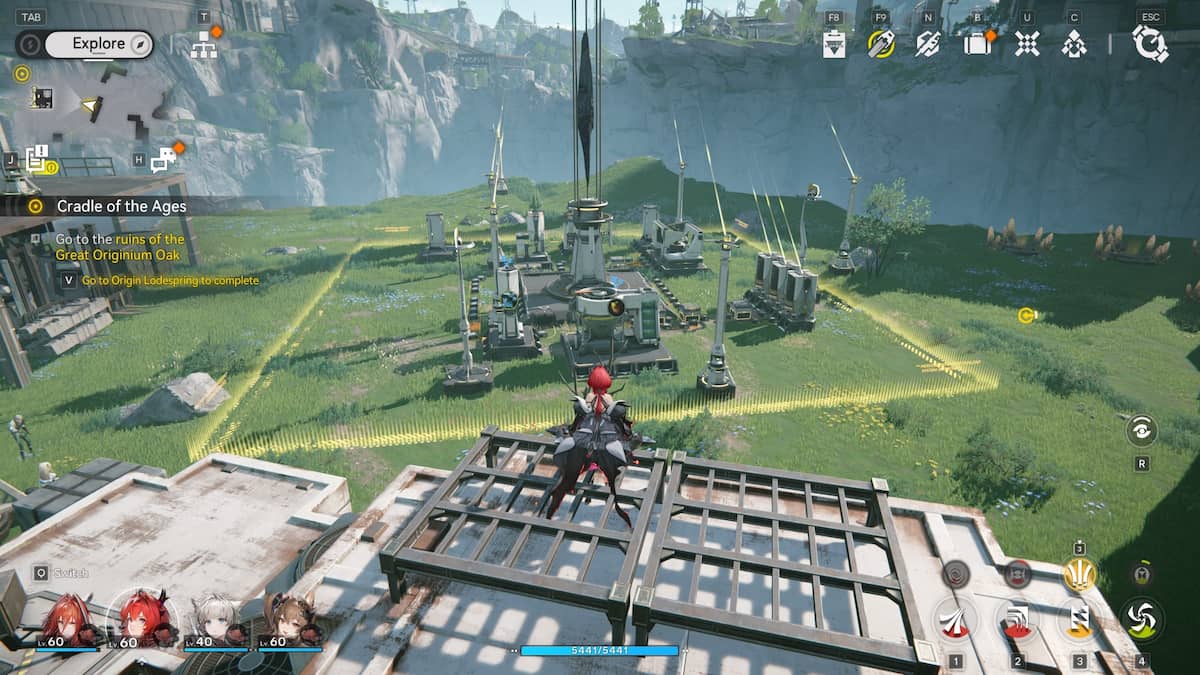This screenshot has height=675, width=1200.
Task: Open the mission log clipboard icon
Action: (38, 159)
